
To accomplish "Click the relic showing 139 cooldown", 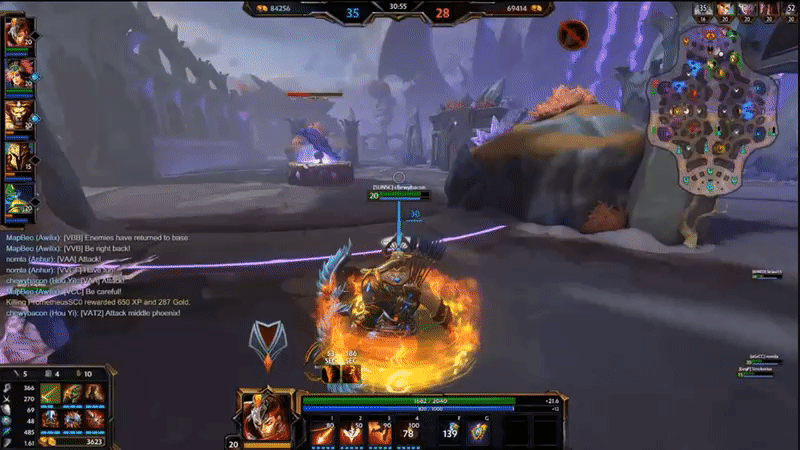I will [450, 430].
